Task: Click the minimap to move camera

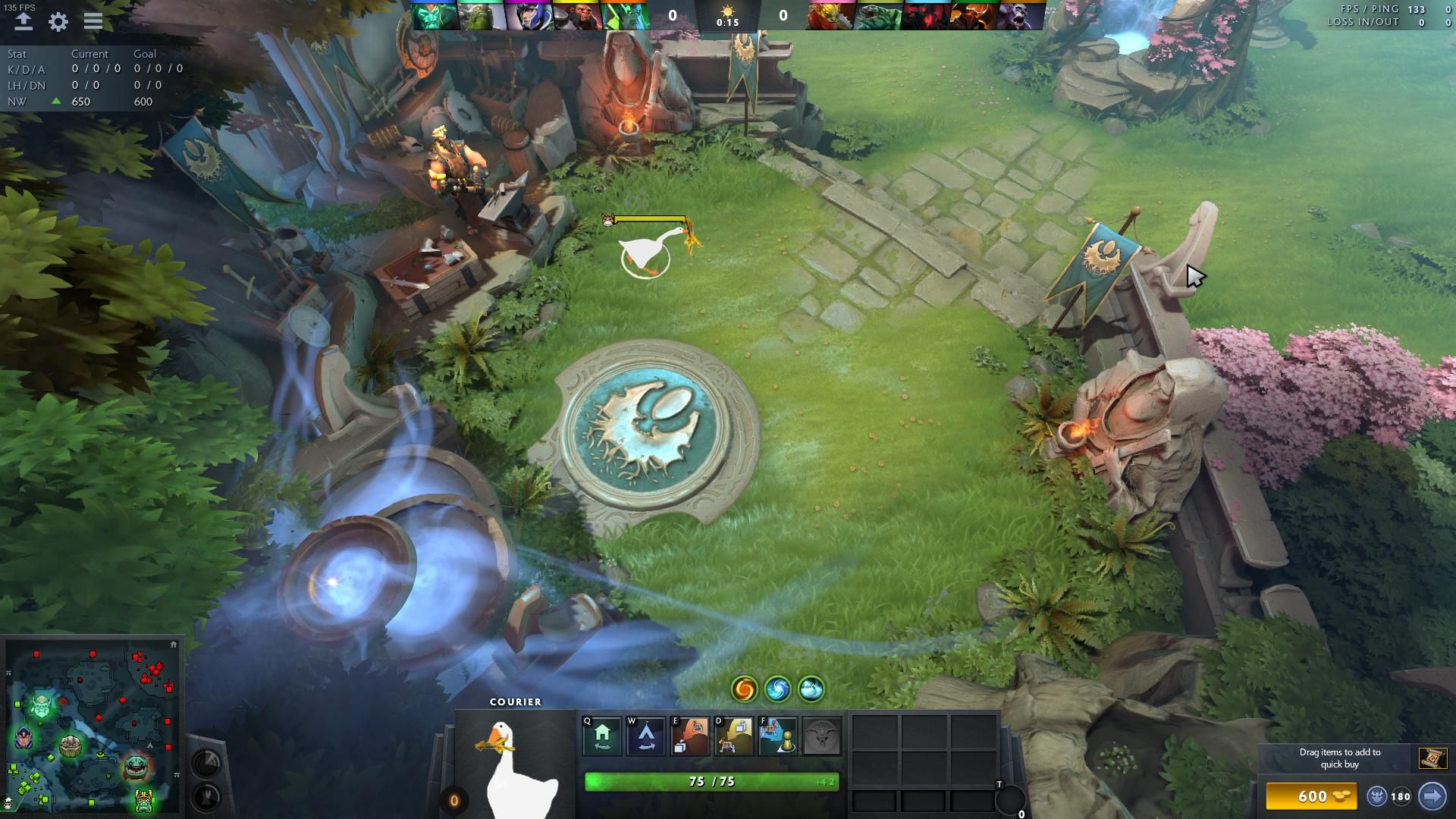Action: point(91,724)
